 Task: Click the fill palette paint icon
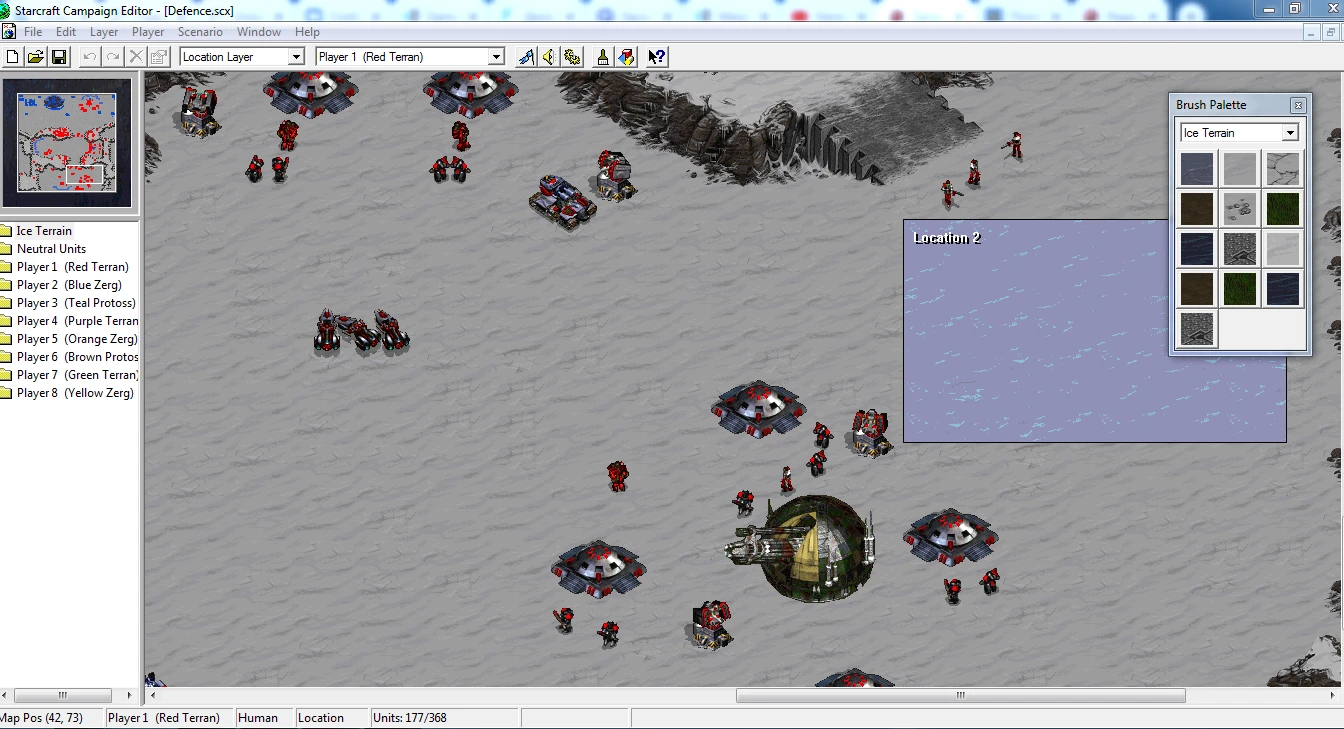626,57
